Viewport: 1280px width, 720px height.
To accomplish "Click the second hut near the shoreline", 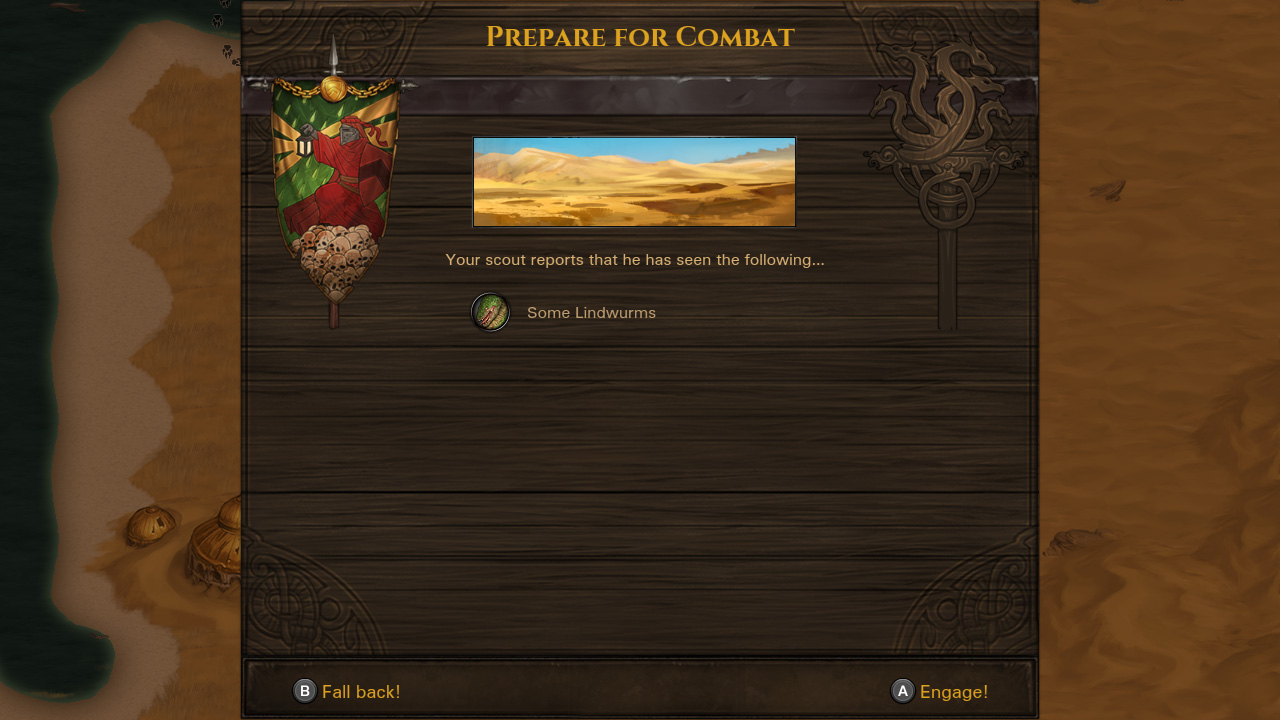I will (x=150, y=525).
